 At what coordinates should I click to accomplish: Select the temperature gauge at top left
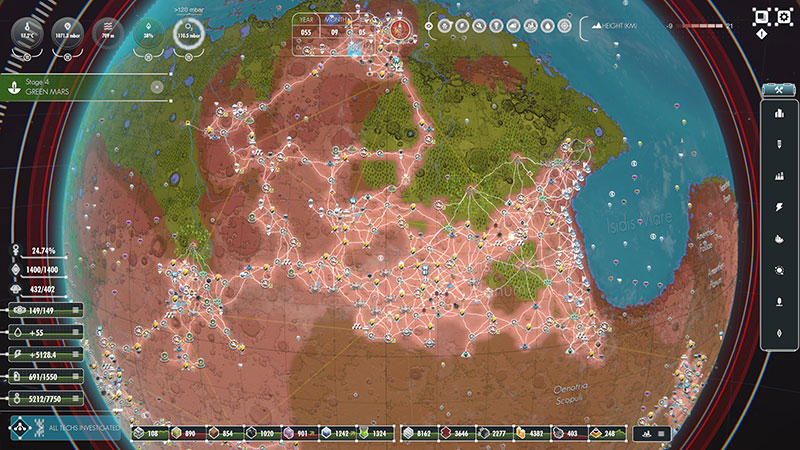[x=23, y=33]
